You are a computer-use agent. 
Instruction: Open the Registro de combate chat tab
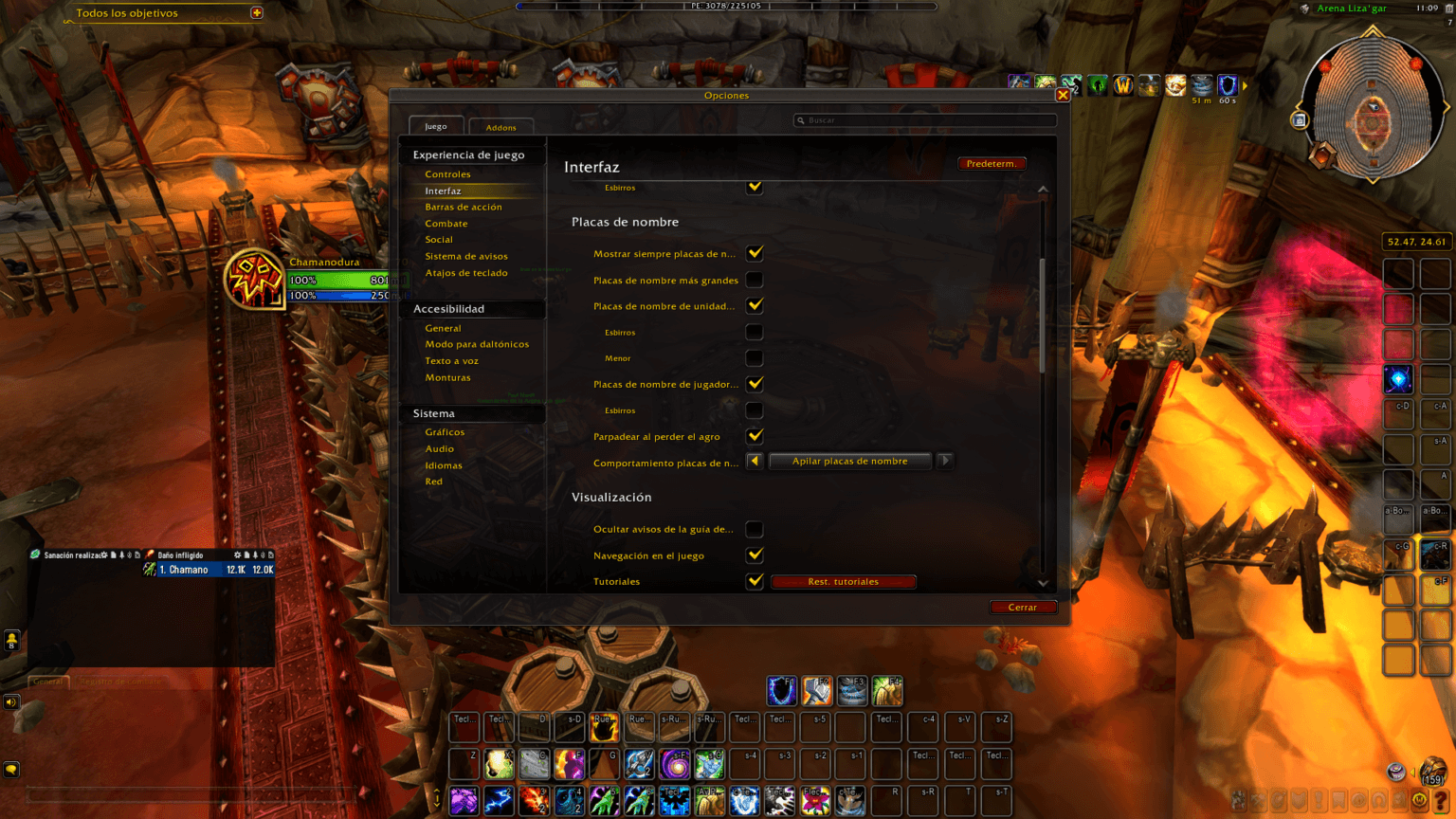[x=121, y=682]
